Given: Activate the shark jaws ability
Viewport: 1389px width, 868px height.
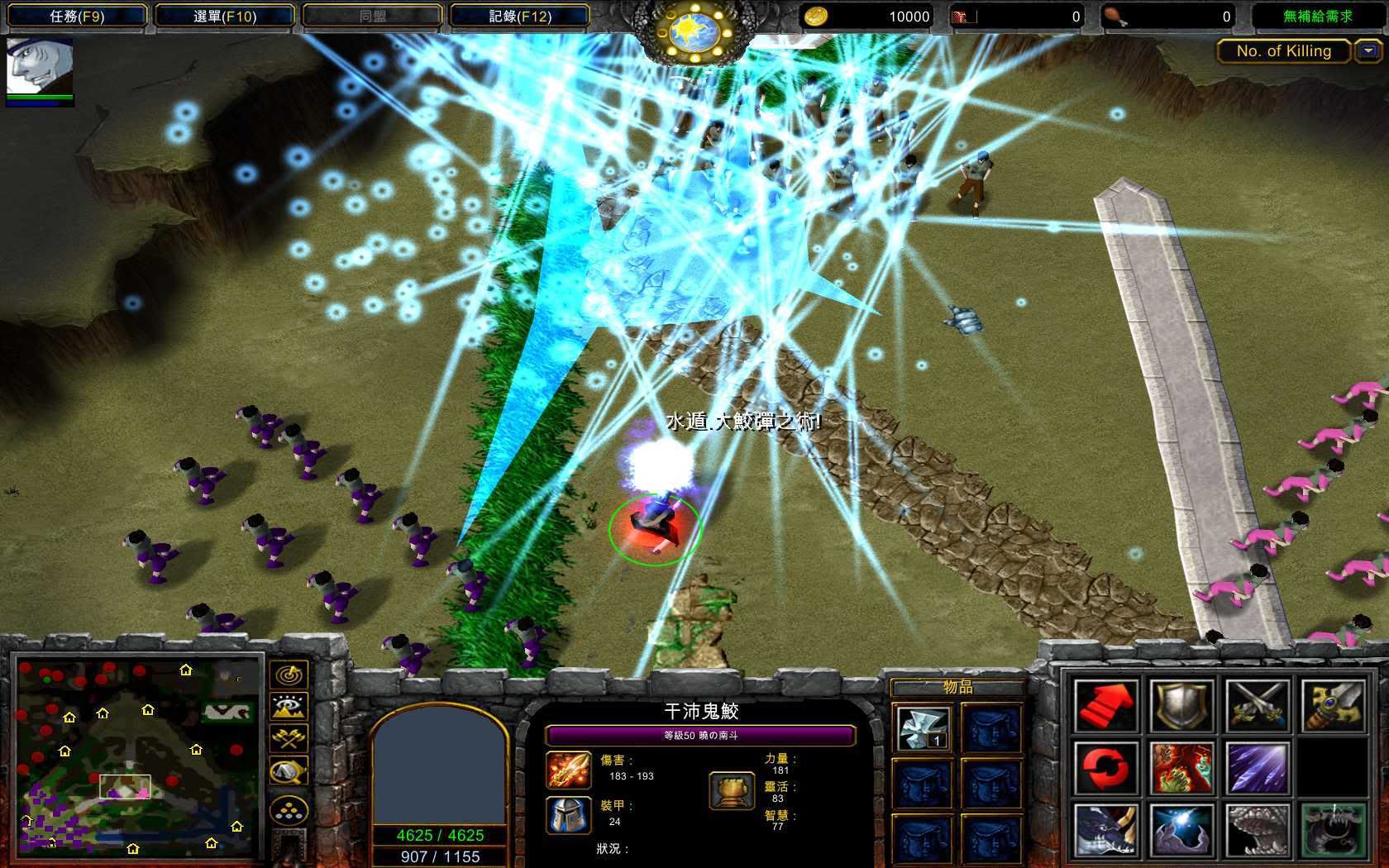Looking at the screenshot, I should (1258, 830).
